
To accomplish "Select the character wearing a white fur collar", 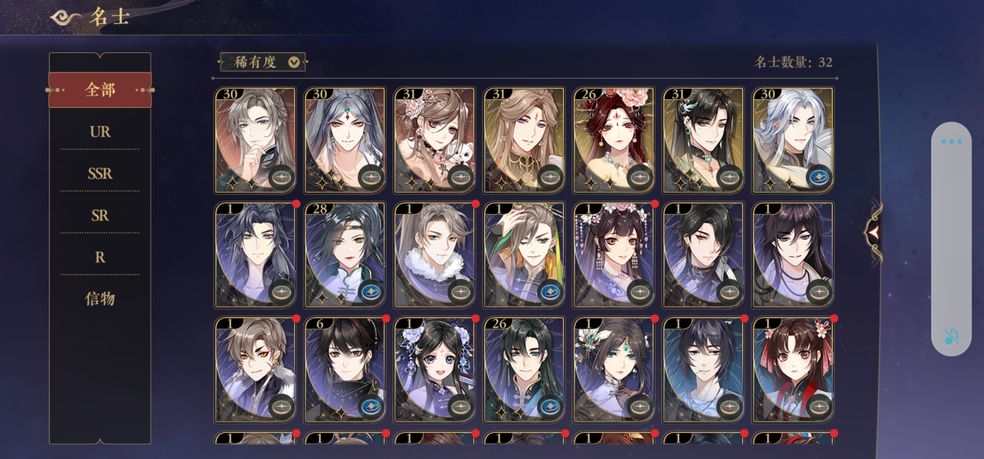I will (434, 254).
